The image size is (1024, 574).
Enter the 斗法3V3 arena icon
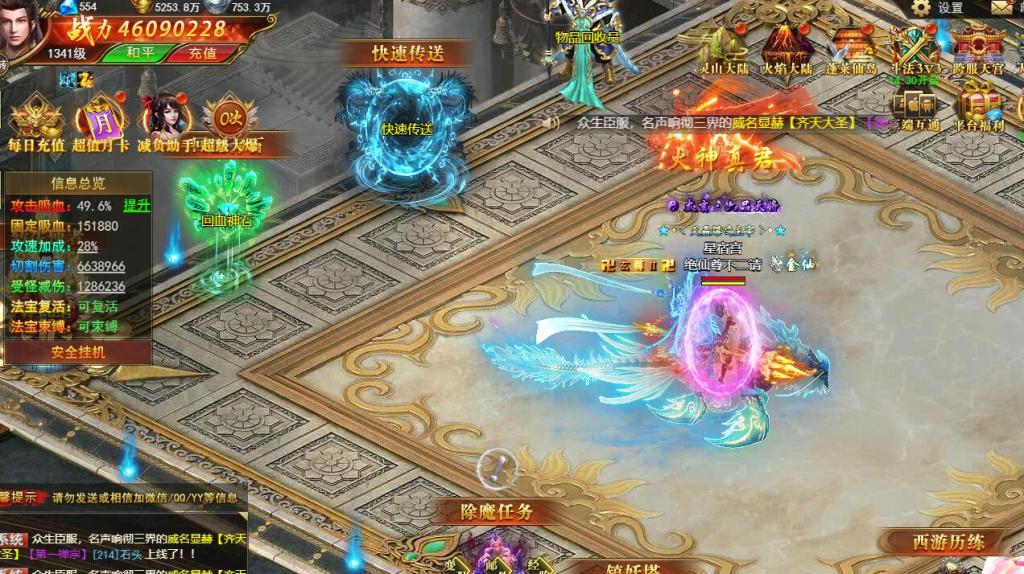[x=914, y=50]
